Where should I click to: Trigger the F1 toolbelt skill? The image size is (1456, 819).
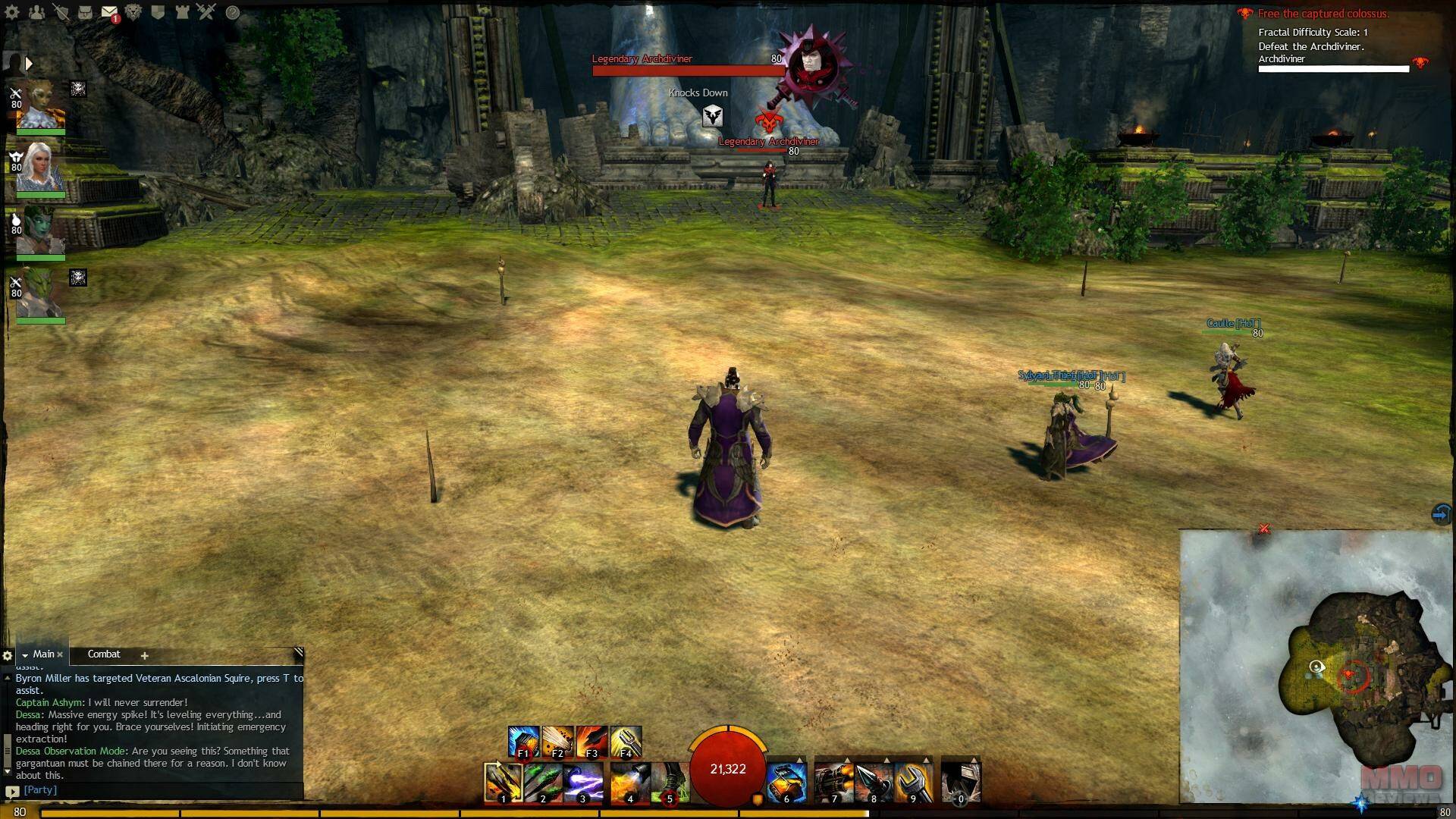(523, 742)
